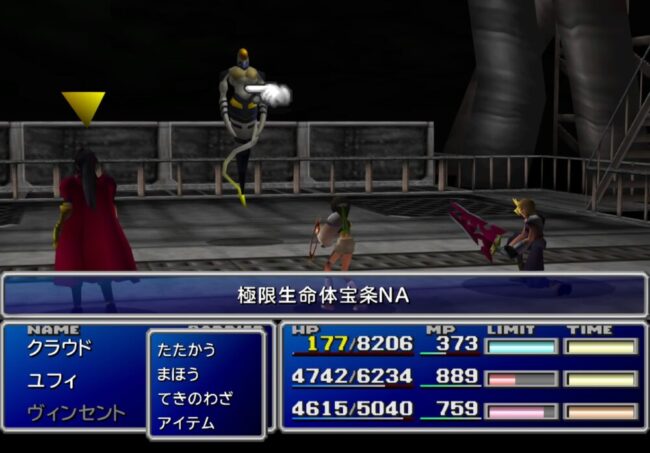
Task: Open the てきのわざ enemy skill command
Action: pyautogui.click(x=195, y=398)
